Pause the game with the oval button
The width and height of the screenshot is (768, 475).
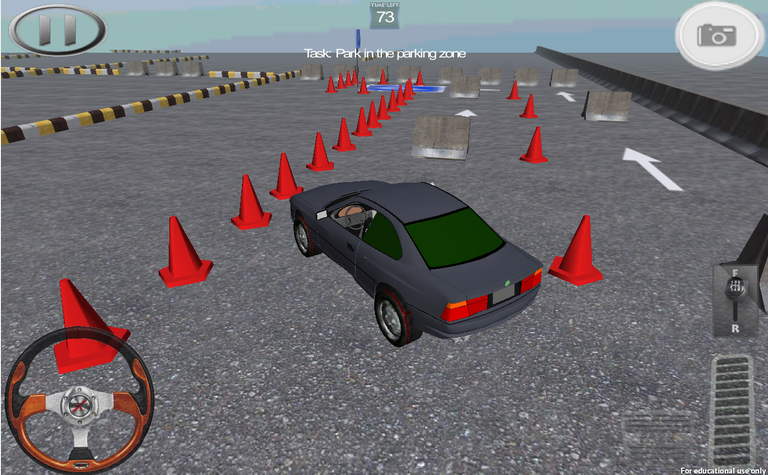(58, 29)
